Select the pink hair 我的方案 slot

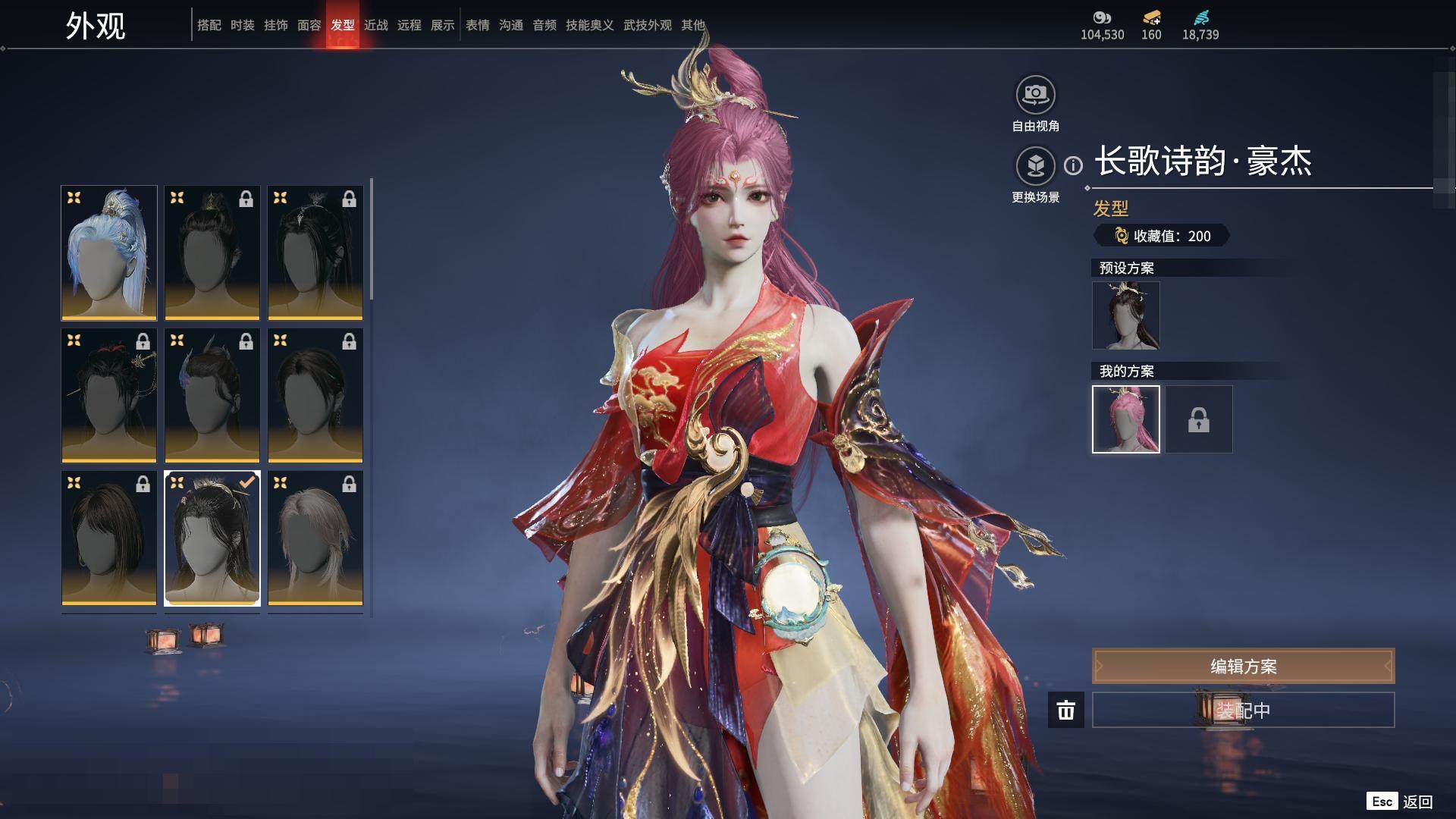1125,419
